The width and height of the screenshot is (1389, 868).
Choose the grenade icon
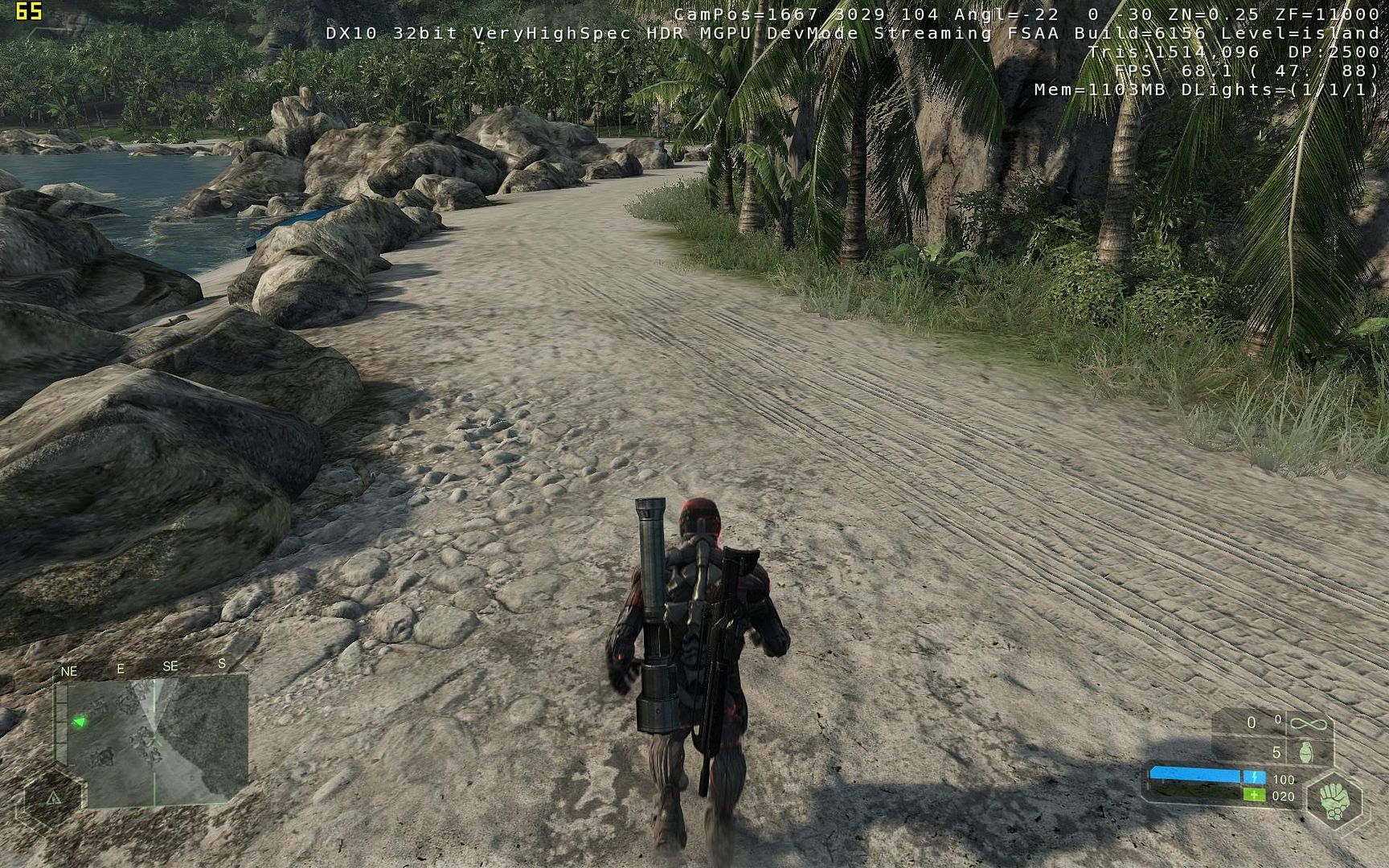1306,752
